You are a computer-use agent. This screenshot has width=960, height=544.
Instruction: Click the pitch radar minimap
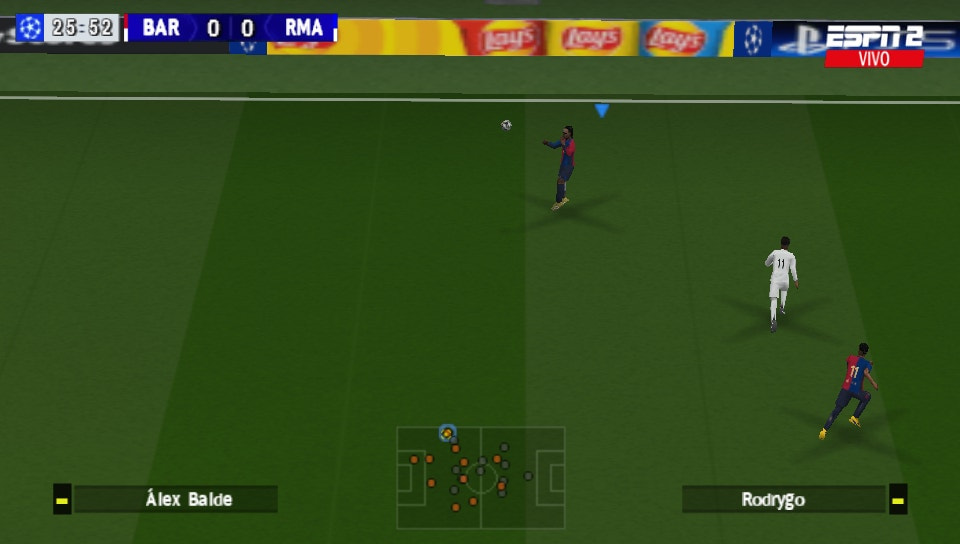tap(481, 477)
